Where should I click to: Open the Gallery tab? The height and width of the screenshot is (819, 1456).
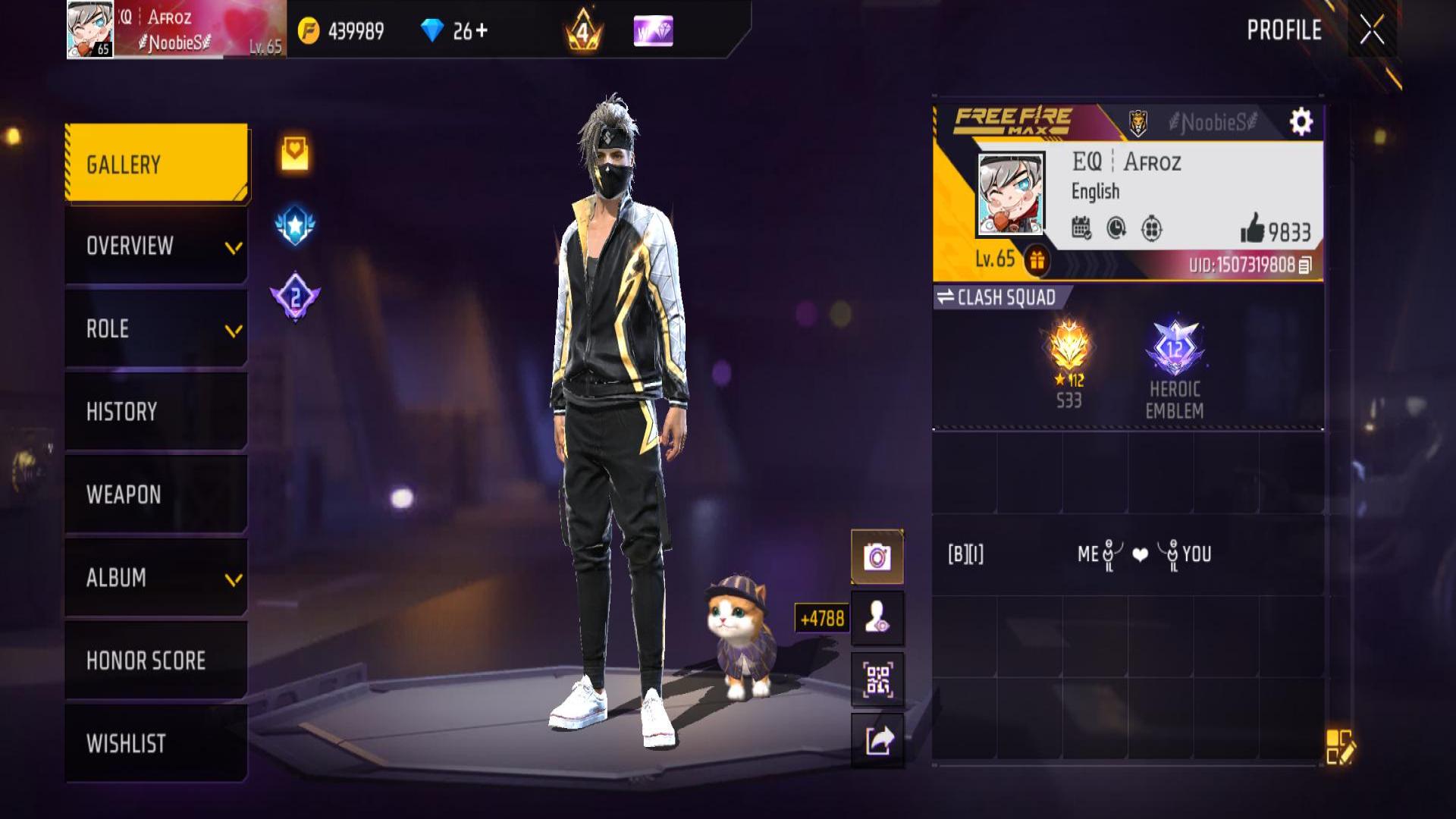[156, 164]
